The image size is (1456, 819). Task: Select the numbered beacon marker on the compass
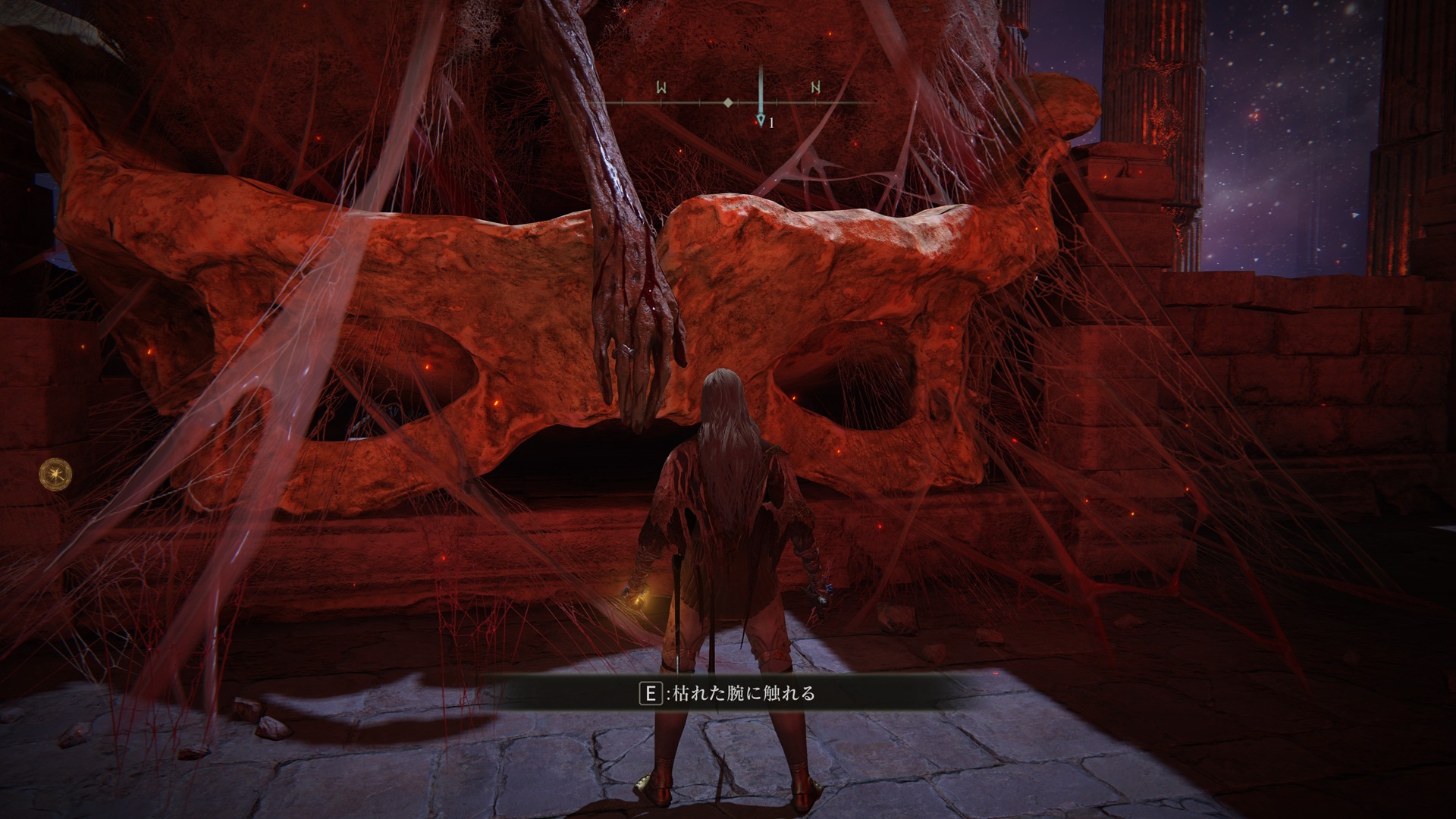761,121
